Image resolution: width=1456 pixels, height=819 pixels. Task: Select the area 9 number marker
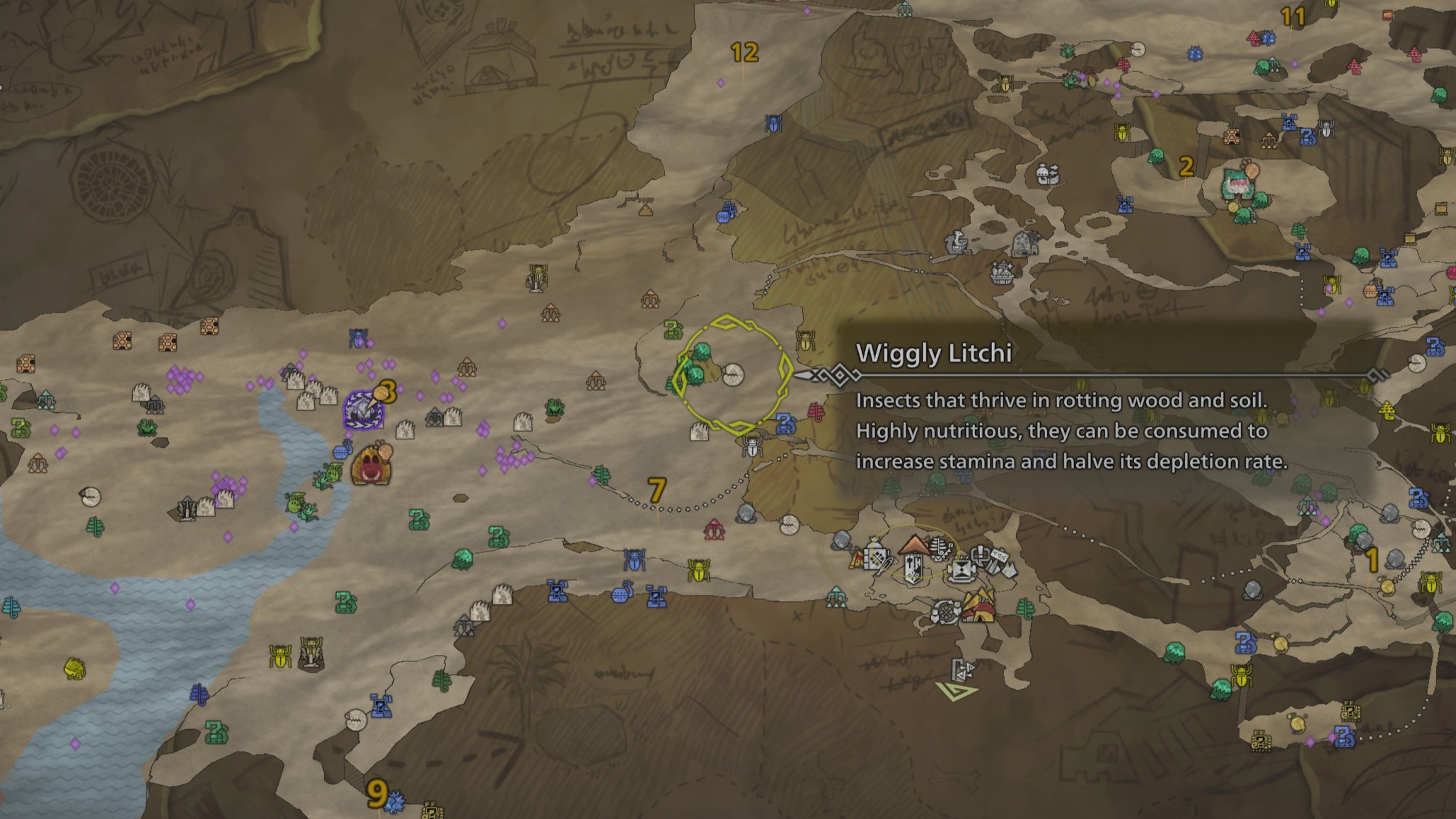(x=377, y=794)
